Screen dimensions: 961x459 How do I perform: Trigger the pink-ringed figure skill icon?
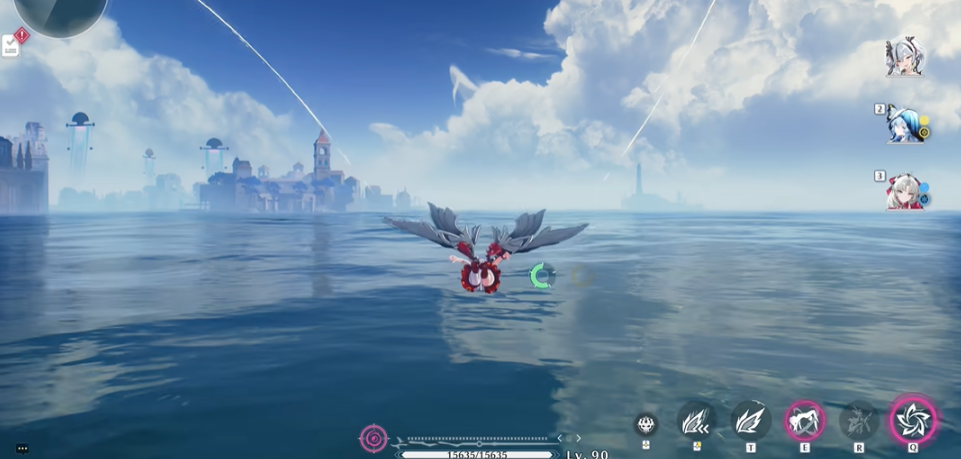pyautogui.click(x=804, y=421)
